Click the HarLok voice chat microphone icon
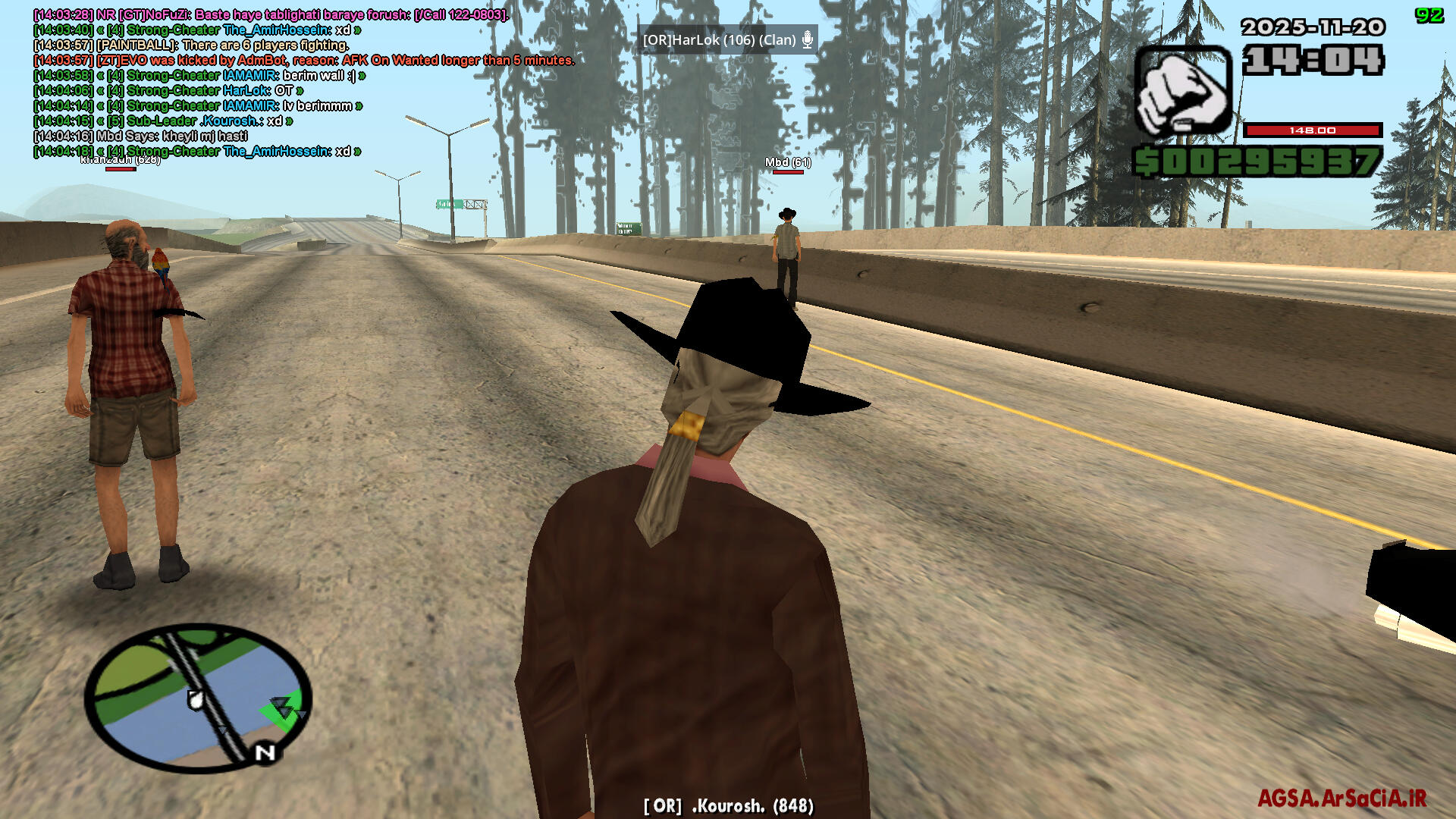This screenshot has height=819, width=1456. pyautogui.click(x=808, y=39)
